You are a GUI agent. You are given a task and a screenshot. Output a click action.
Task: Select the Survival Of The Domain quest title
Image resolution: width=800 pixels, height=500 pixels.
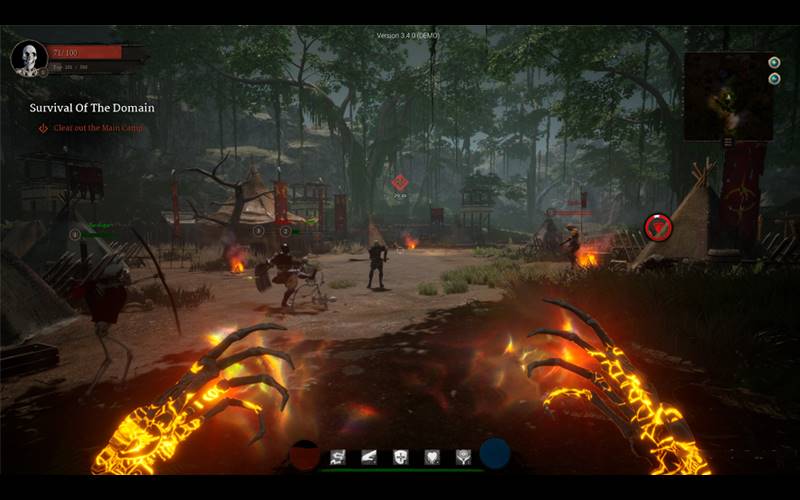pyautogui.click(x=92, y=108)
